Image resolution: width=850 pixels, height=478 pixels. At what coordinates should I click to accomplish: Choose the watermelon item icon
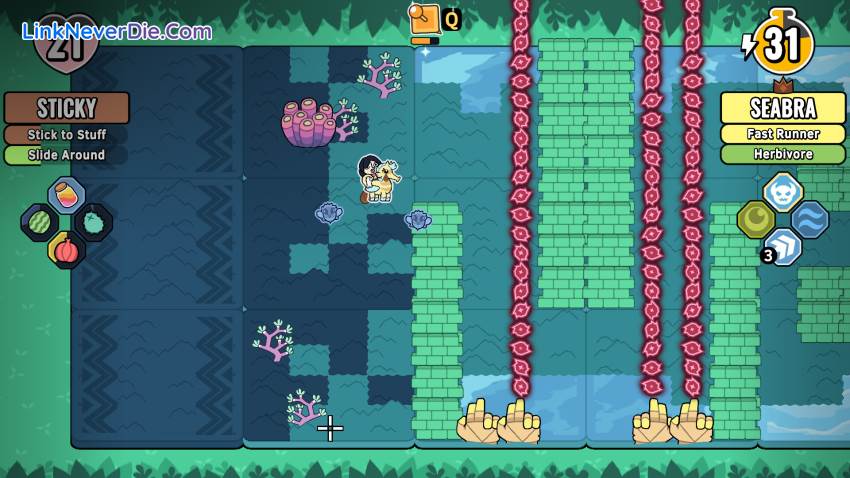pos(40,221)
